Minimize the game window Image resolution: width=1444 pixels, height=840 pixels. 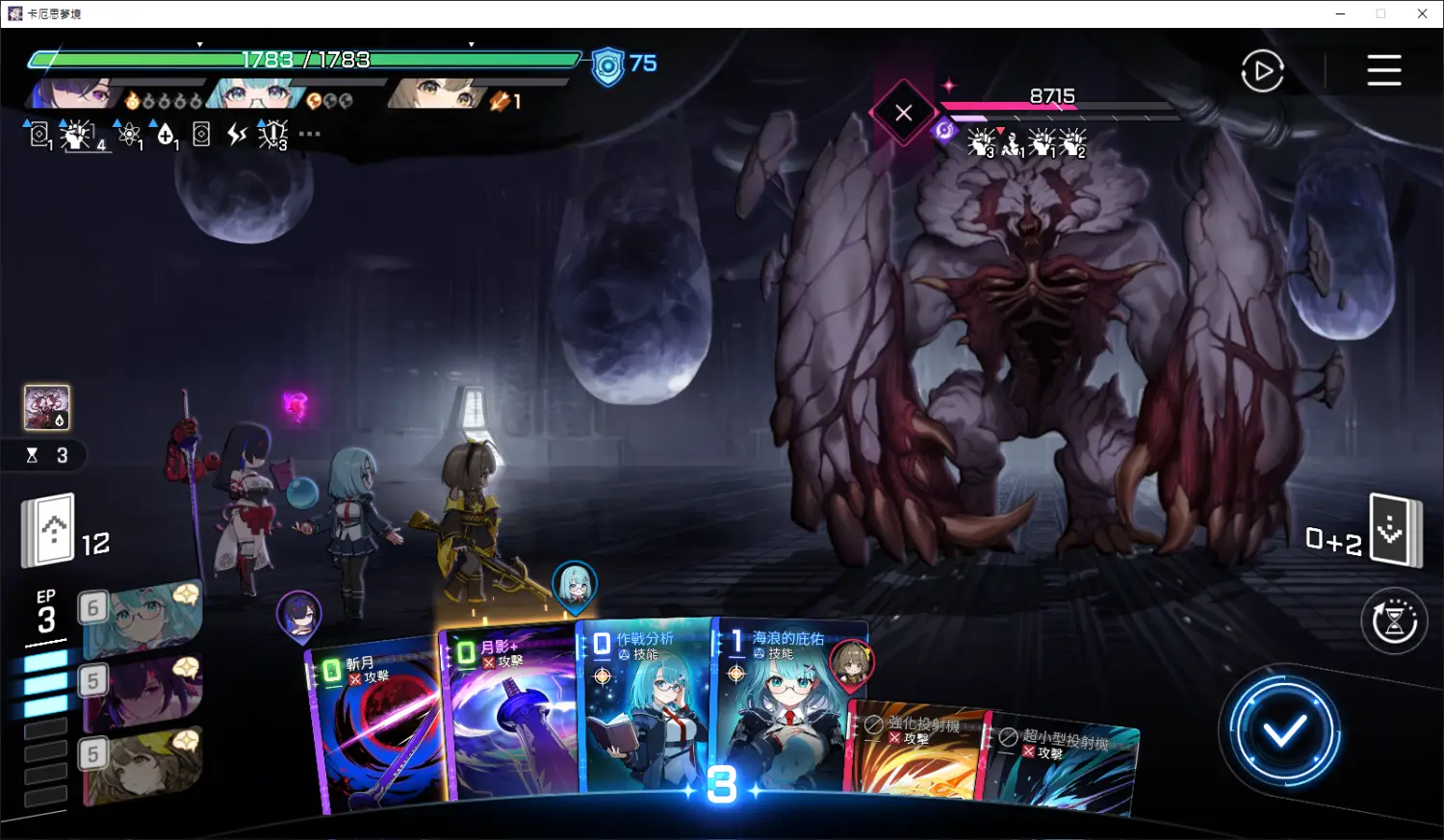pyautogui.click(x=1341, y=13)
